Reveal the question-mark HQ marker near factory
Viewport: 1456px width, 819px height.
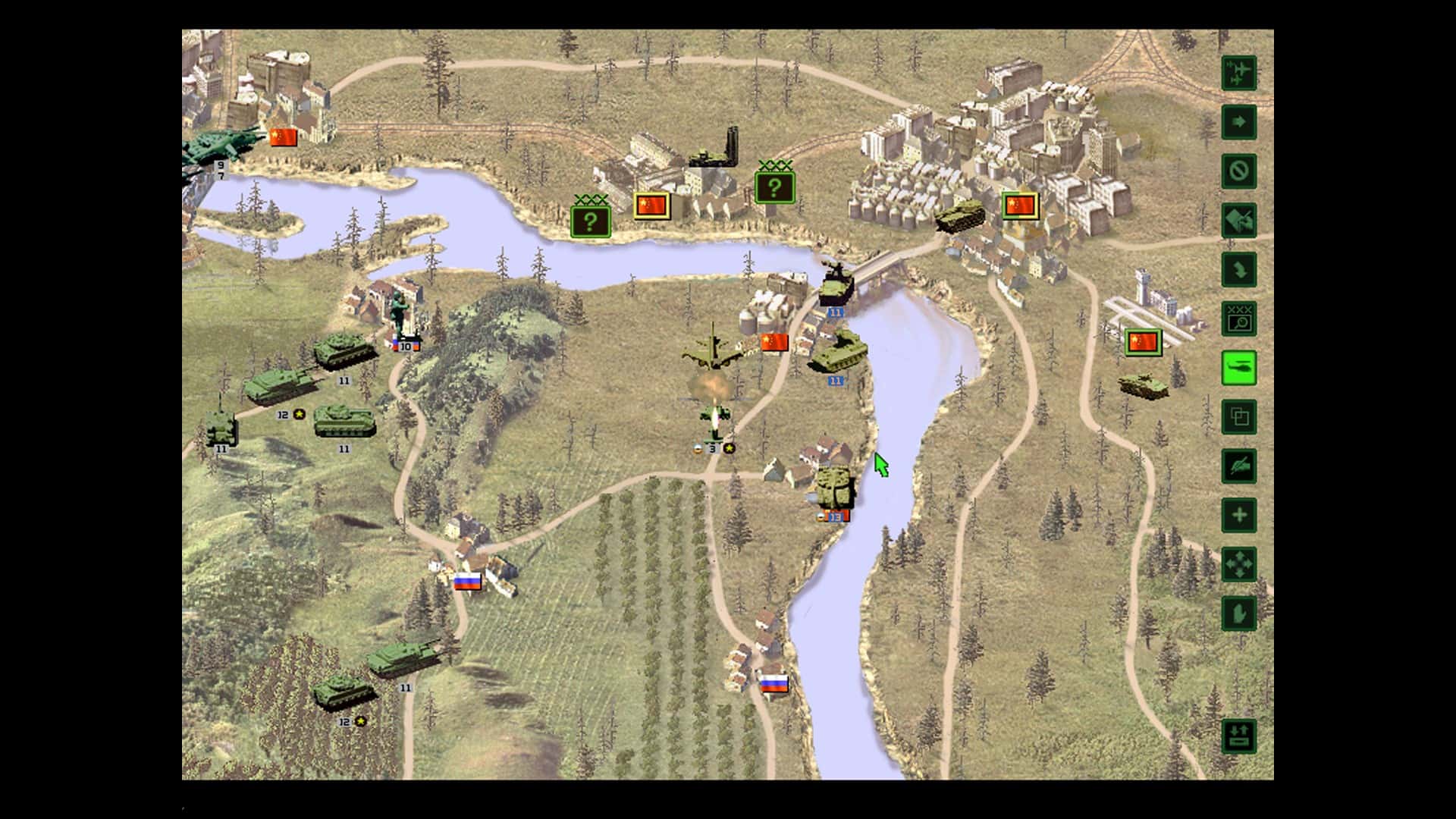(x=591, y=221)
